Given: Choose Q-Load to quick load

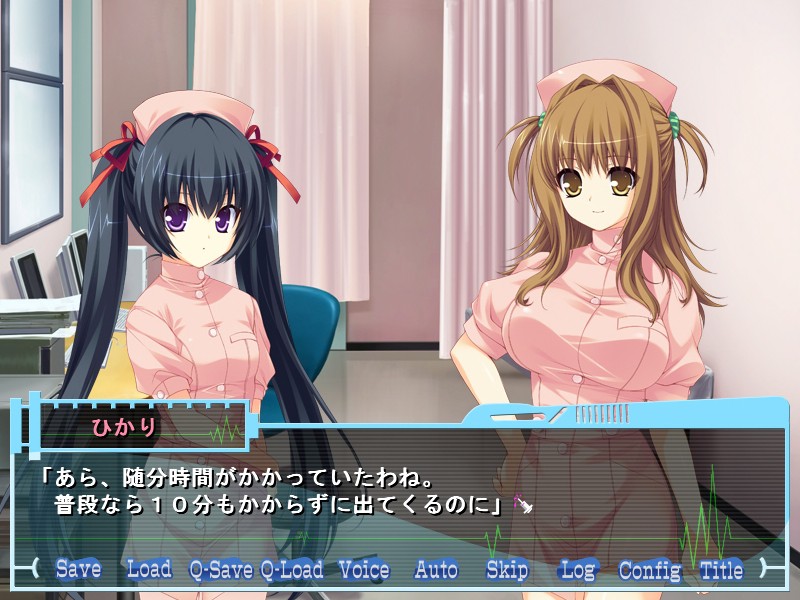Looking at the screenshot, I should point(292,570).
